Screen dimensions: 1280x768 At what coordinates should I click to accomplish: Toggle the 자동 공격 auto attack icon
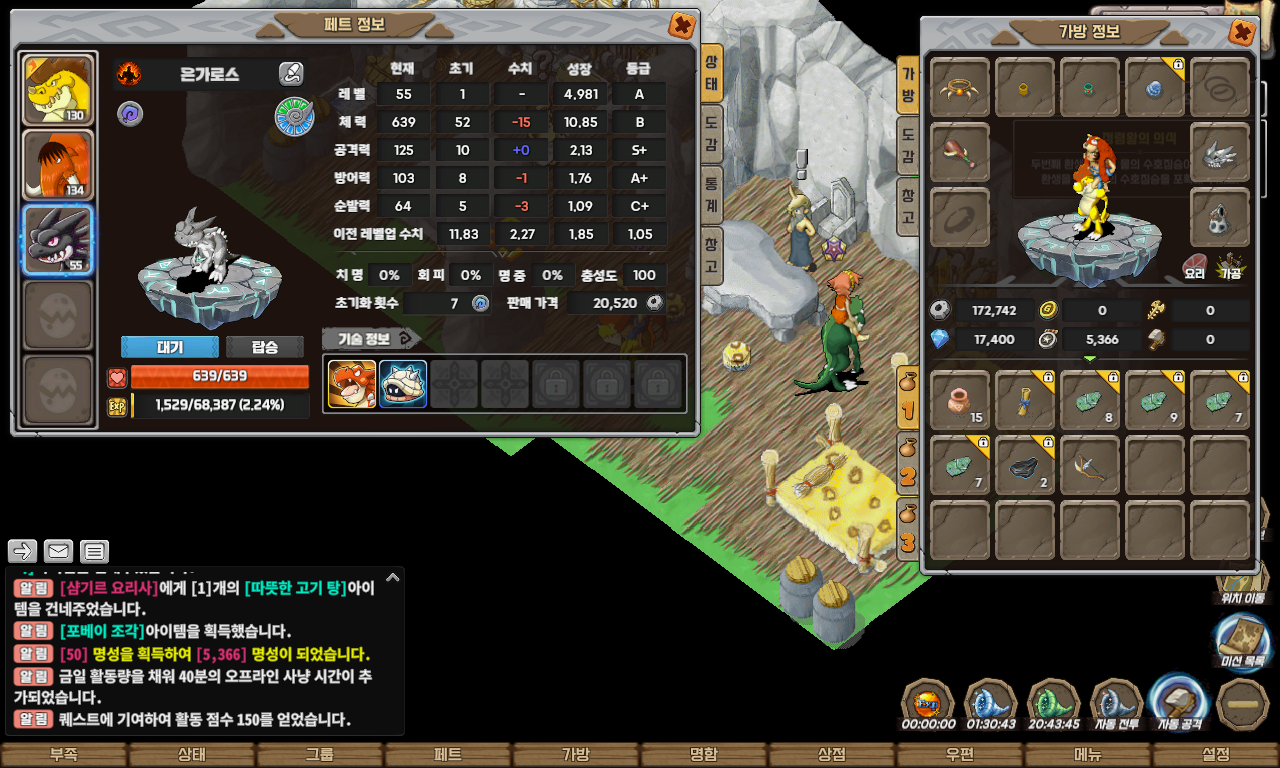tap(1180, 703)
